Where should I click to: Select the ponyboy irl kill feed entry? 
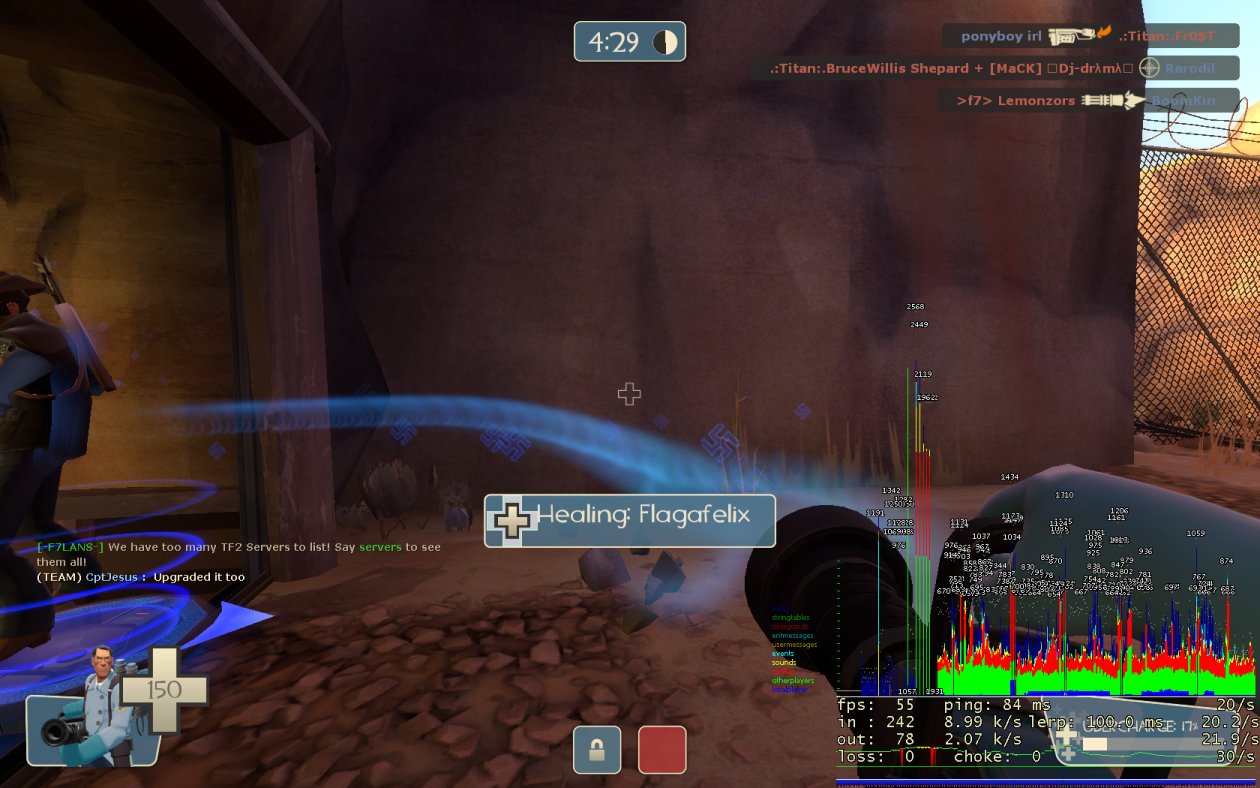click(x=1090, y=36)
